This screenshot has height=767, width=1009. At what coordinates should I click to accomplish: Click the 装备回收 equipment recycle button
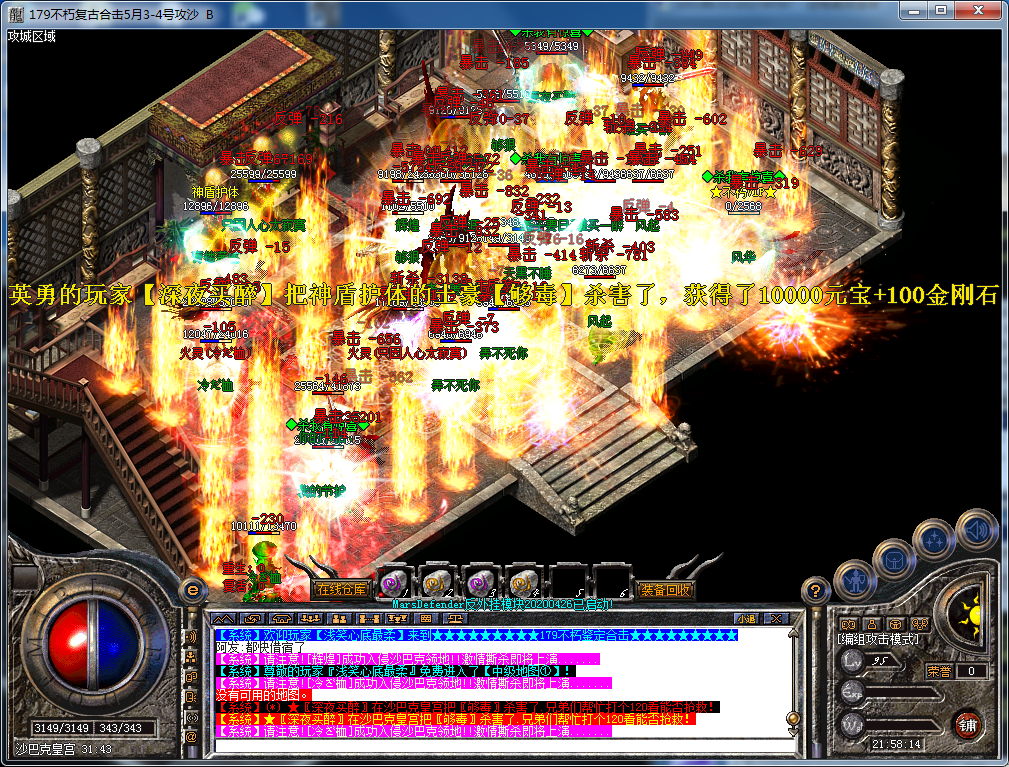tap(664, 589)
